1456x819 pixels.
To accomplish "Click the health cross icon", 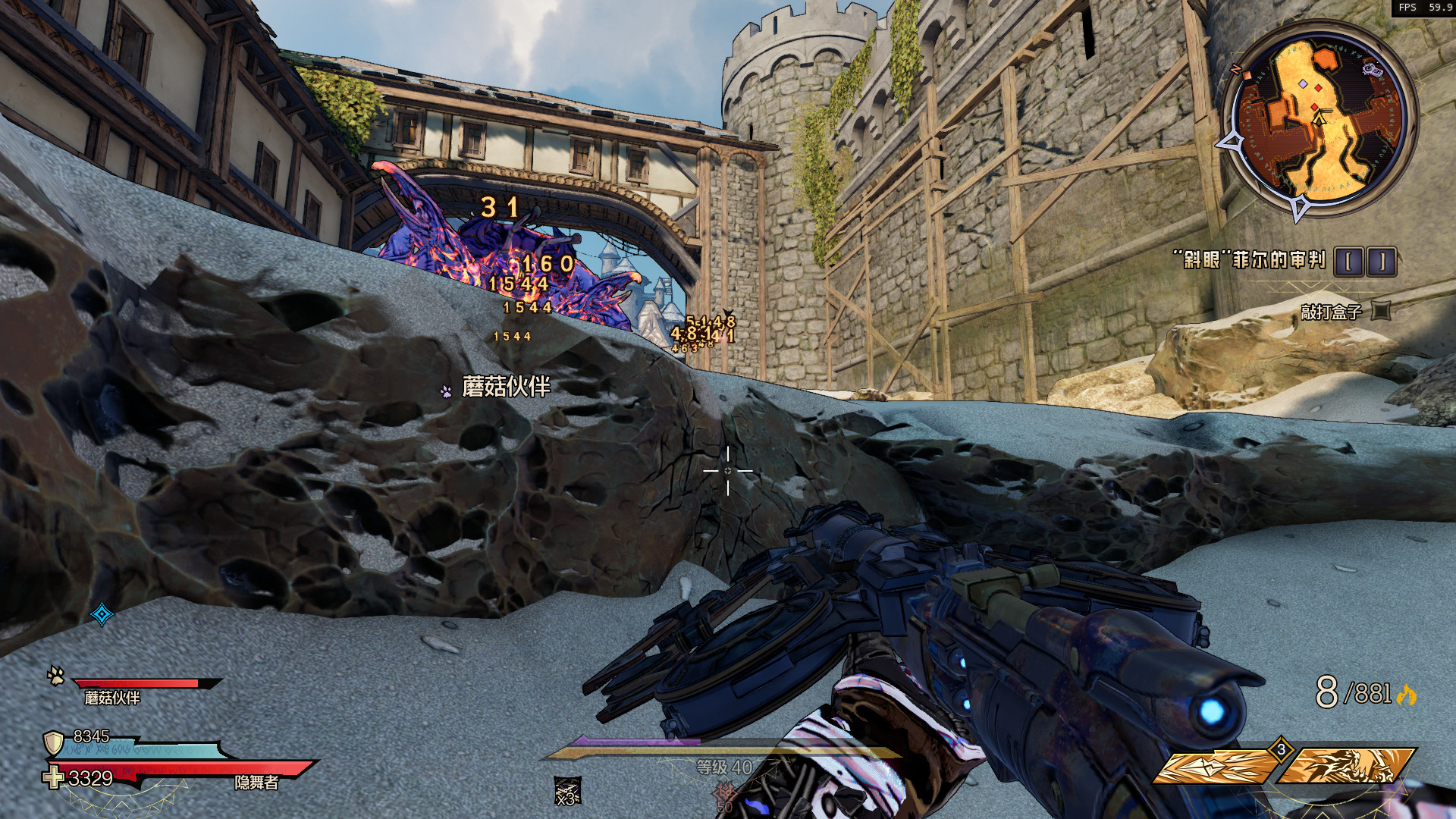I will pos(53,778).
